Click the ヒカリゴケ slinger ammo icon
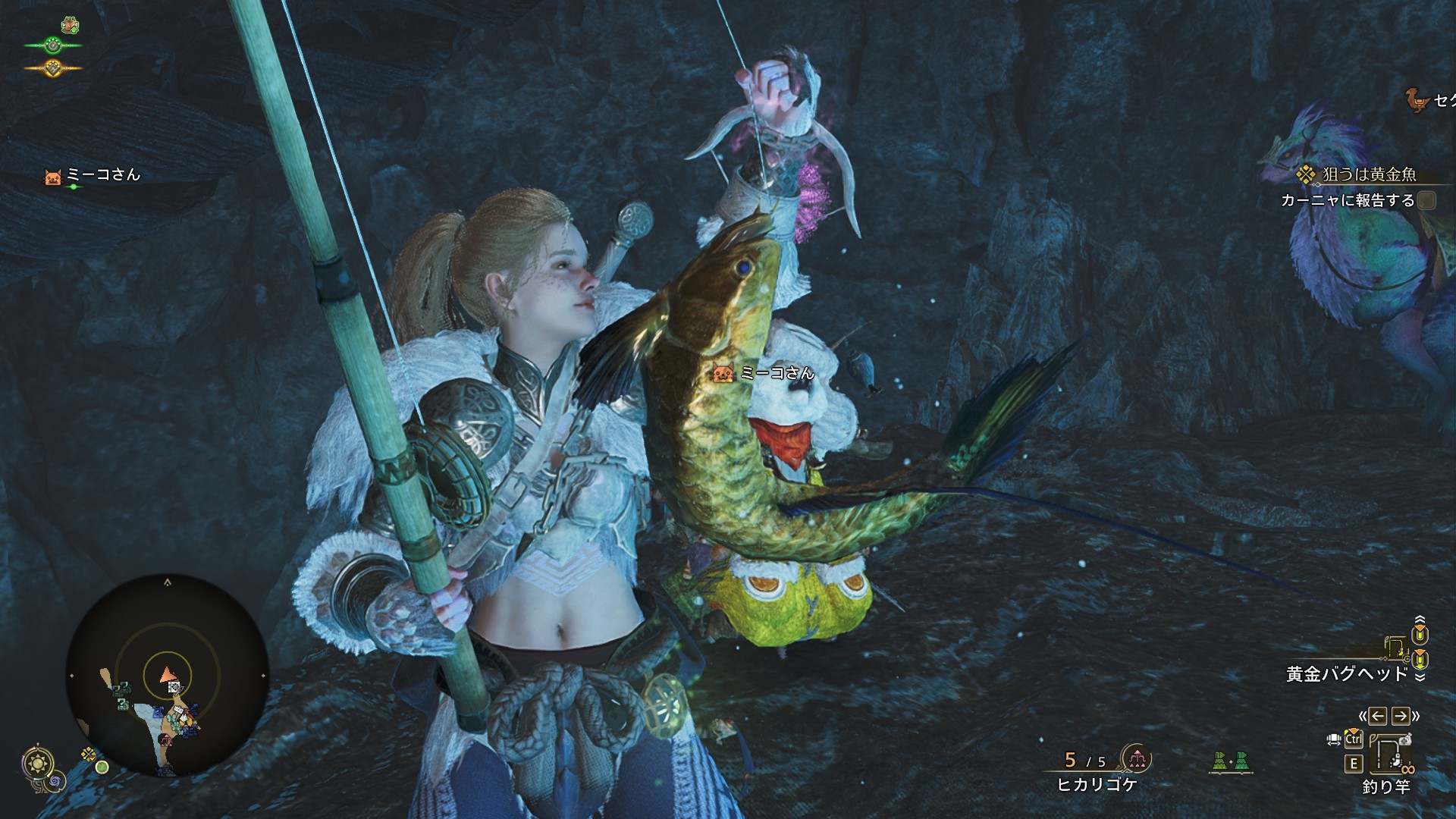Viewport: 1456px width, 819px height. (x=1136, y=758)
